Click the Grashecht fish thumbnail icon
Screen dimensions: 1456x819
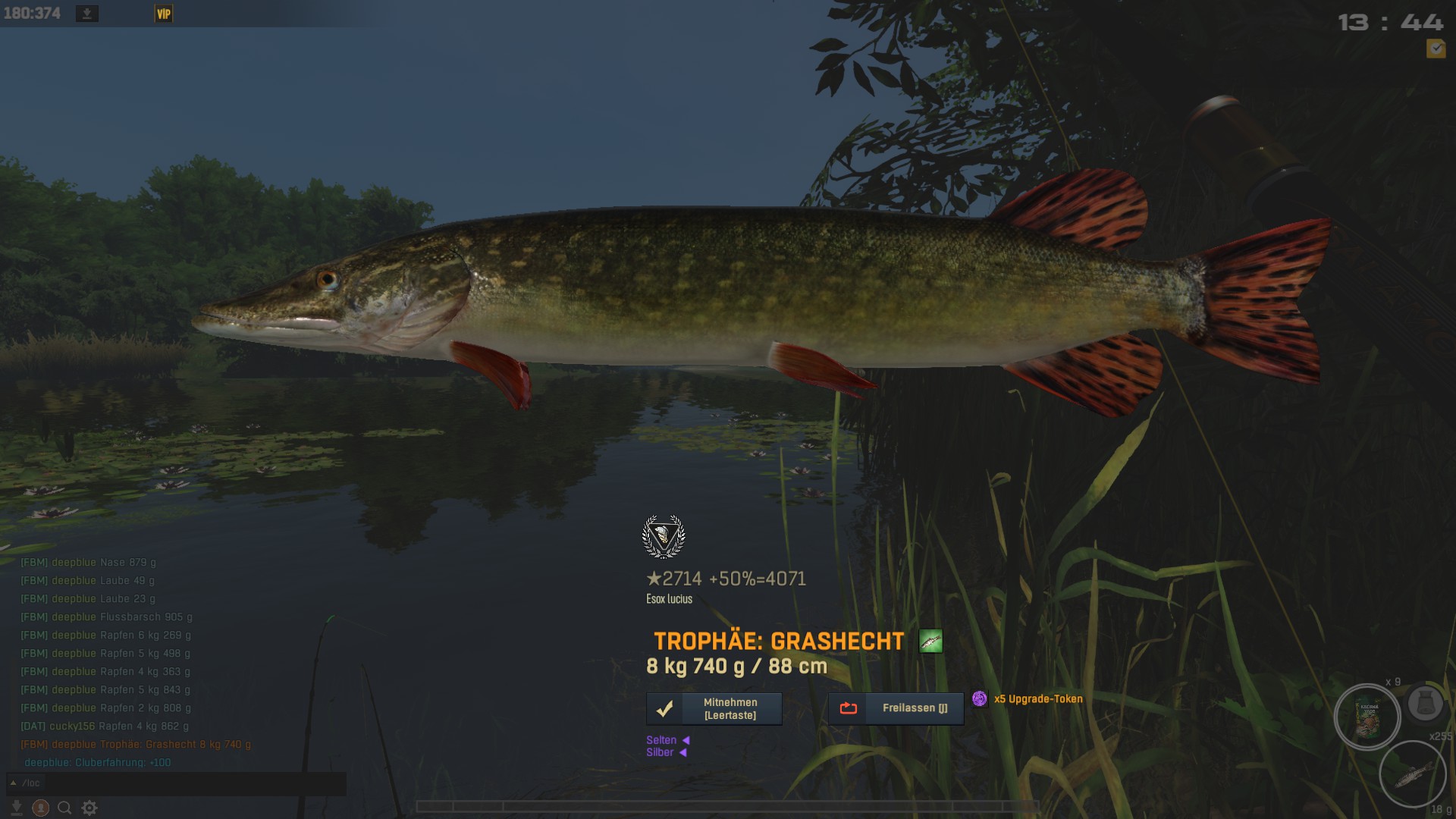coord(930,642)
